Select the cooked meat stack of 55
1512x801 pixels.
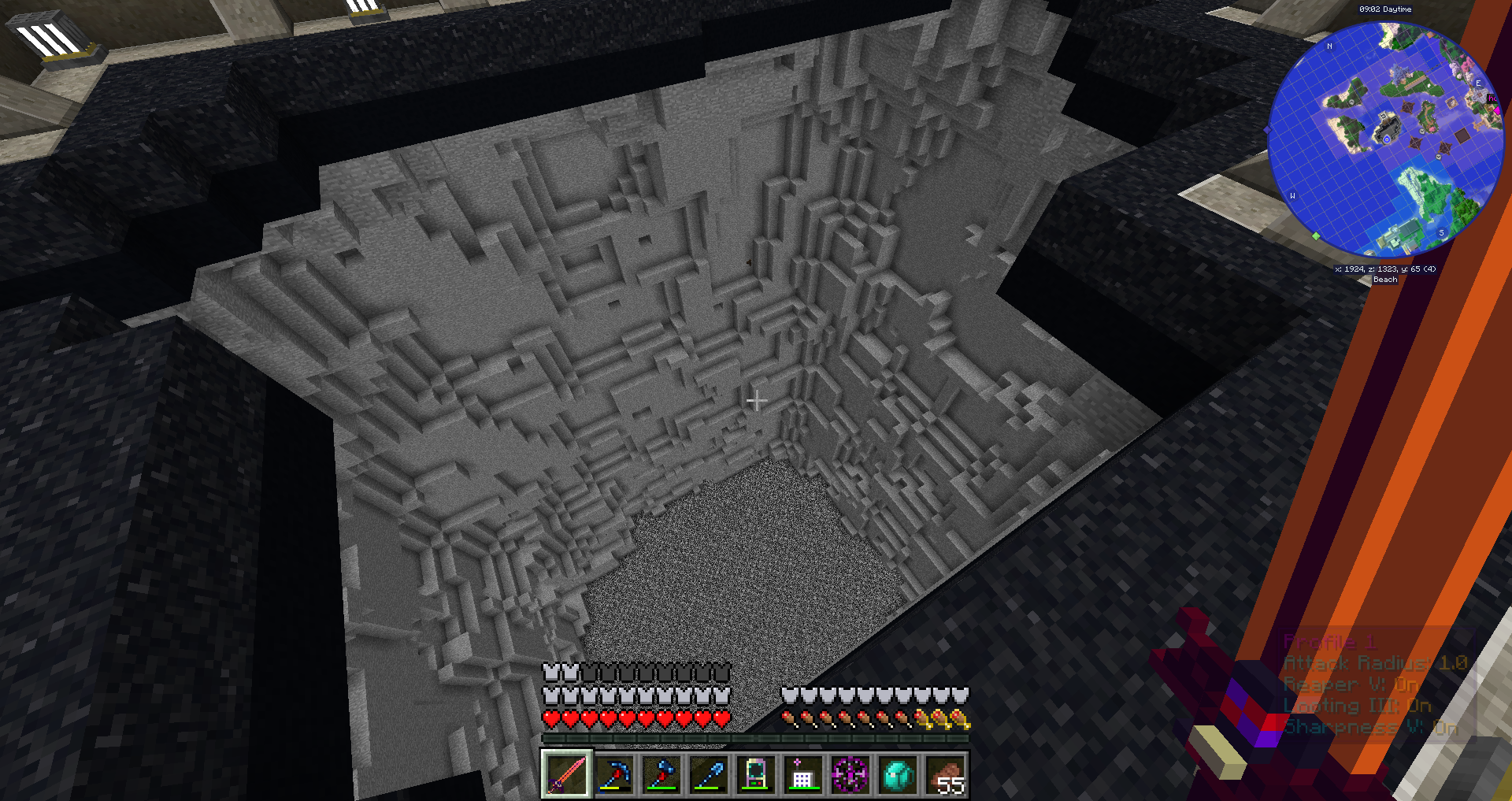(945, 774)
